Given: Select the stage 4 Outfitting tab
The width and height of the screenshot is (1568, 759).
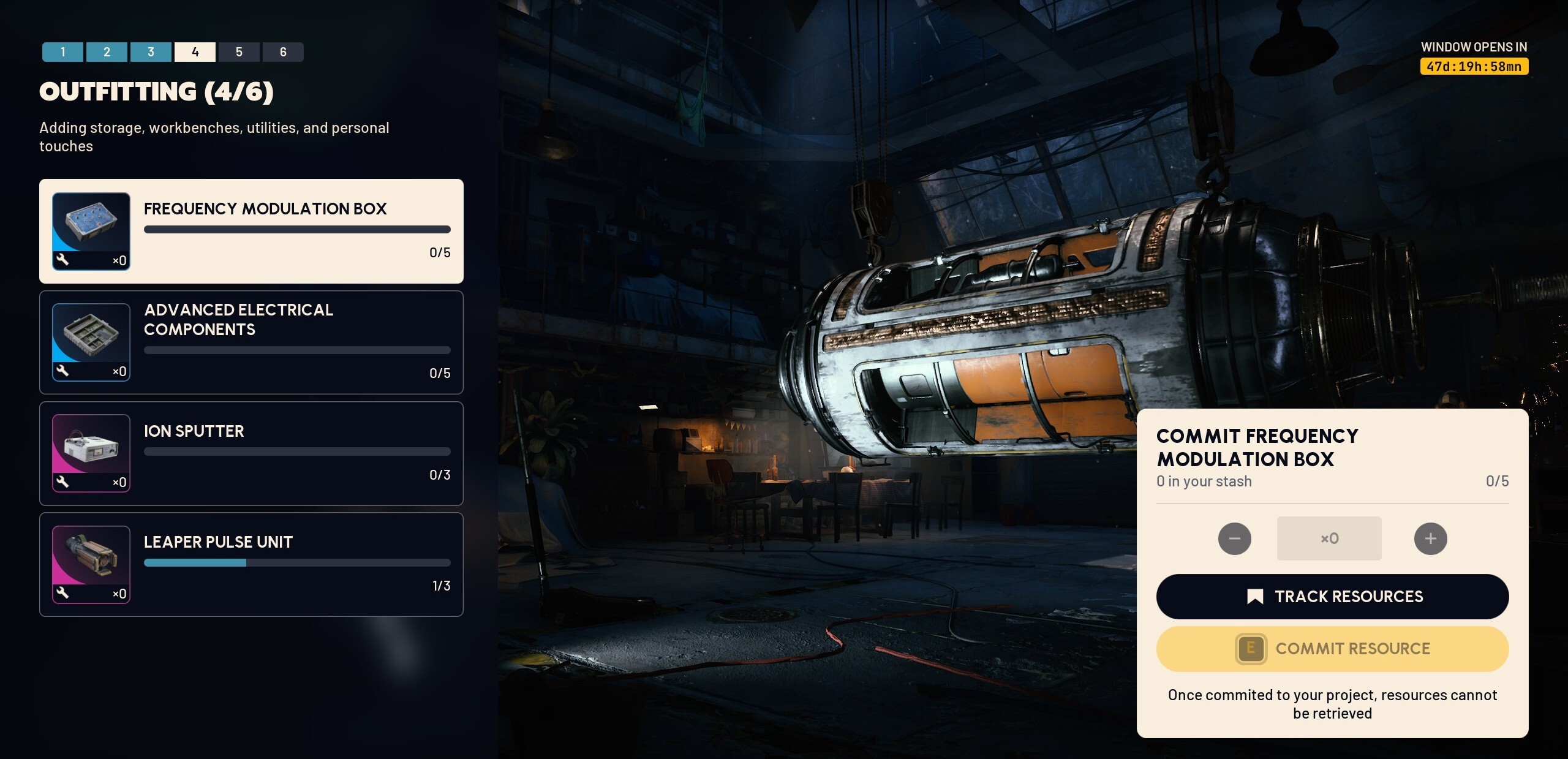Looking at the screenshot, I should point(195,52).
